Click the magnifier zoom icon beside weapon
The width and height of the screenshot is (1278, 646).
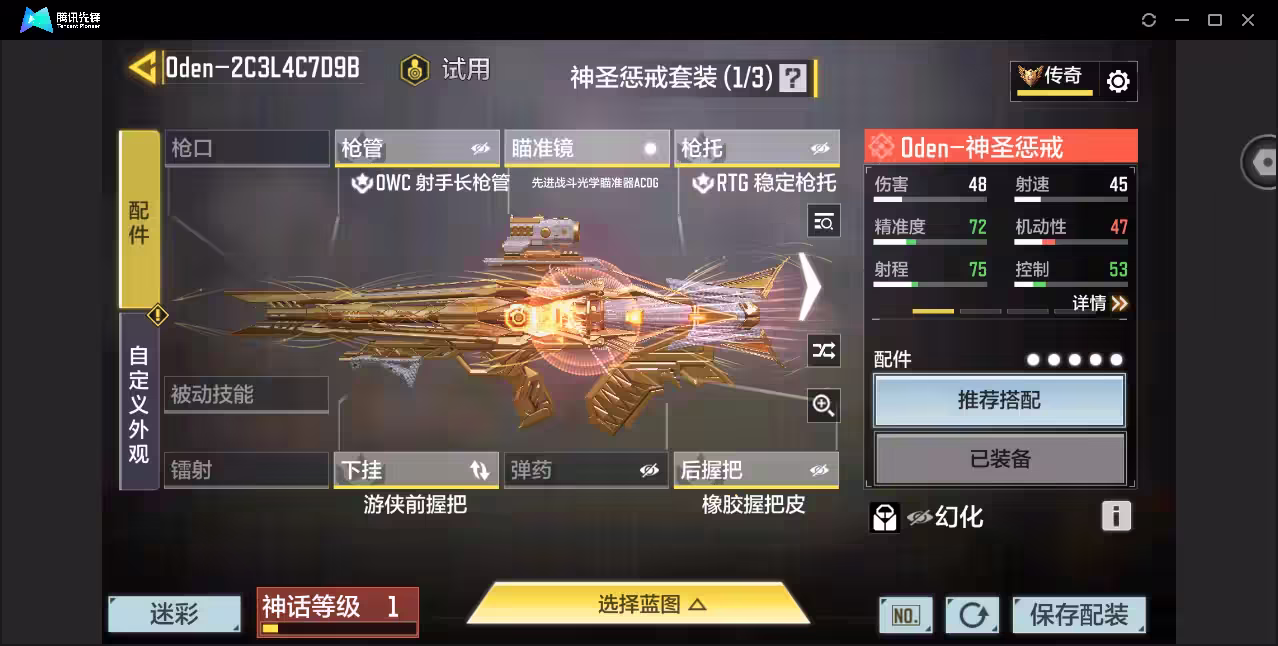[x=824, y=405]
